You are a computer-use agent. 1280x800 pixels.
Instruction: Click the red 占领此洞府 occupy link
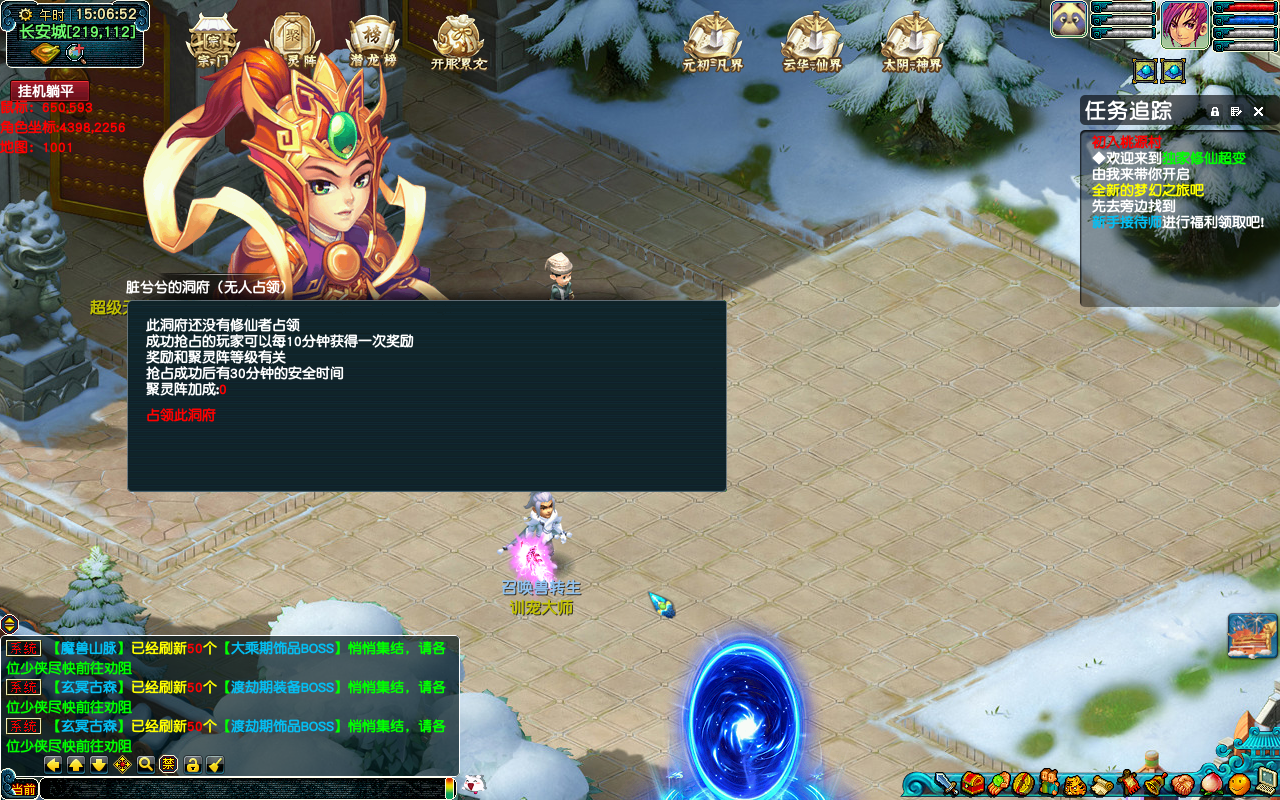pos(181,415)
